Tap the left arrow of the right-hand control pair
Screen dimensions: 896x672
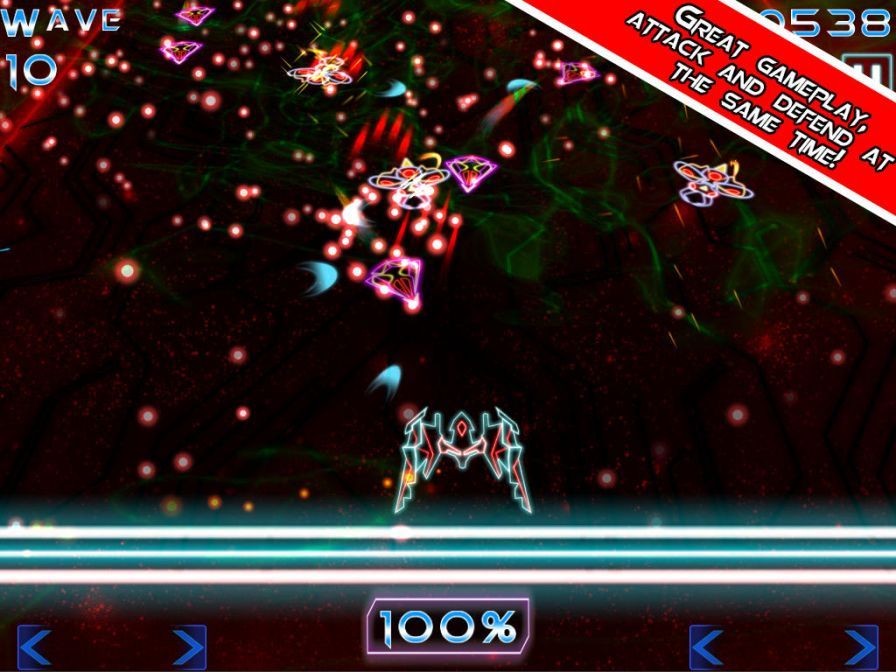(707, 647)
